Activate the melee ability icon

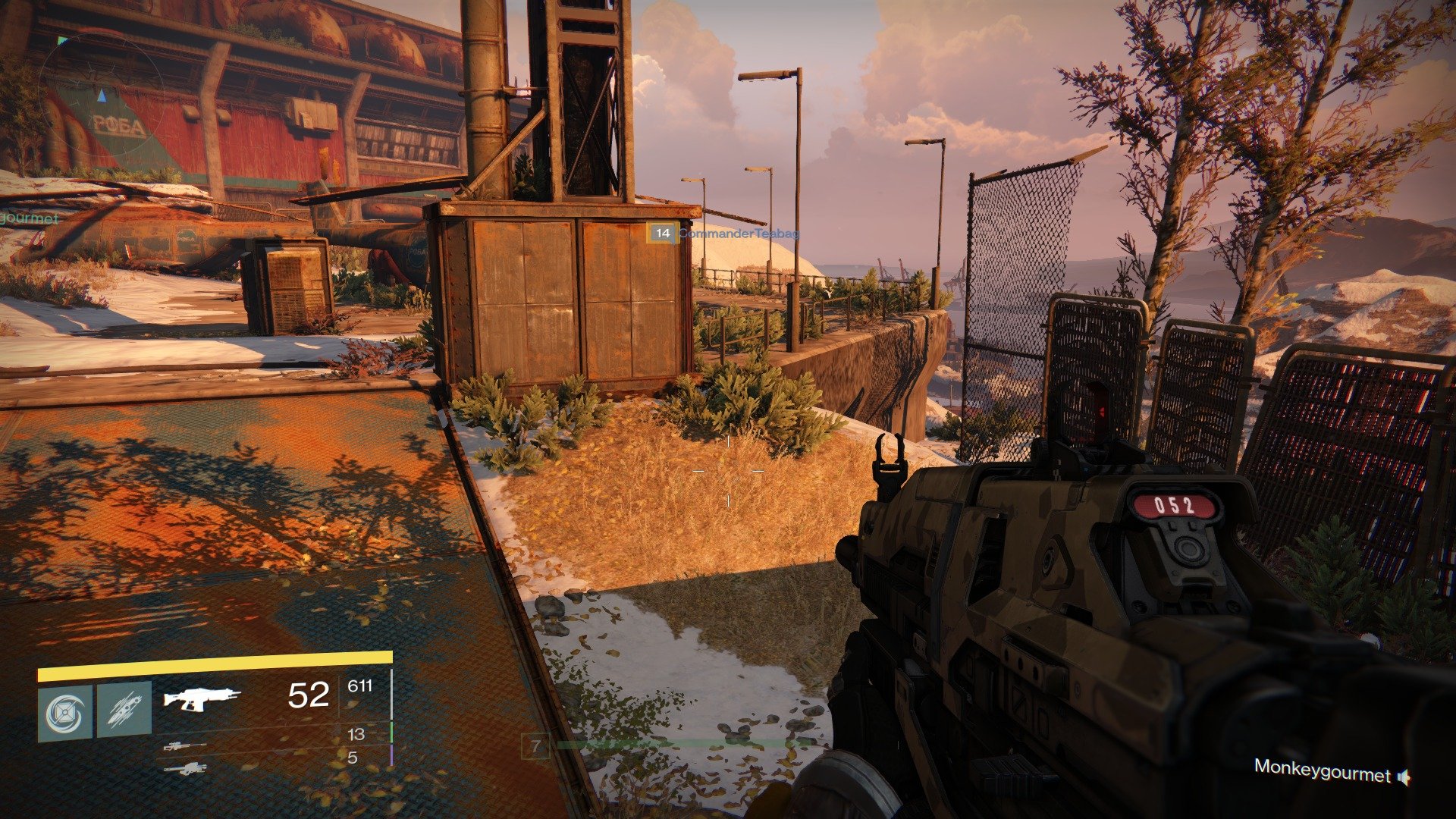(124, 710)
